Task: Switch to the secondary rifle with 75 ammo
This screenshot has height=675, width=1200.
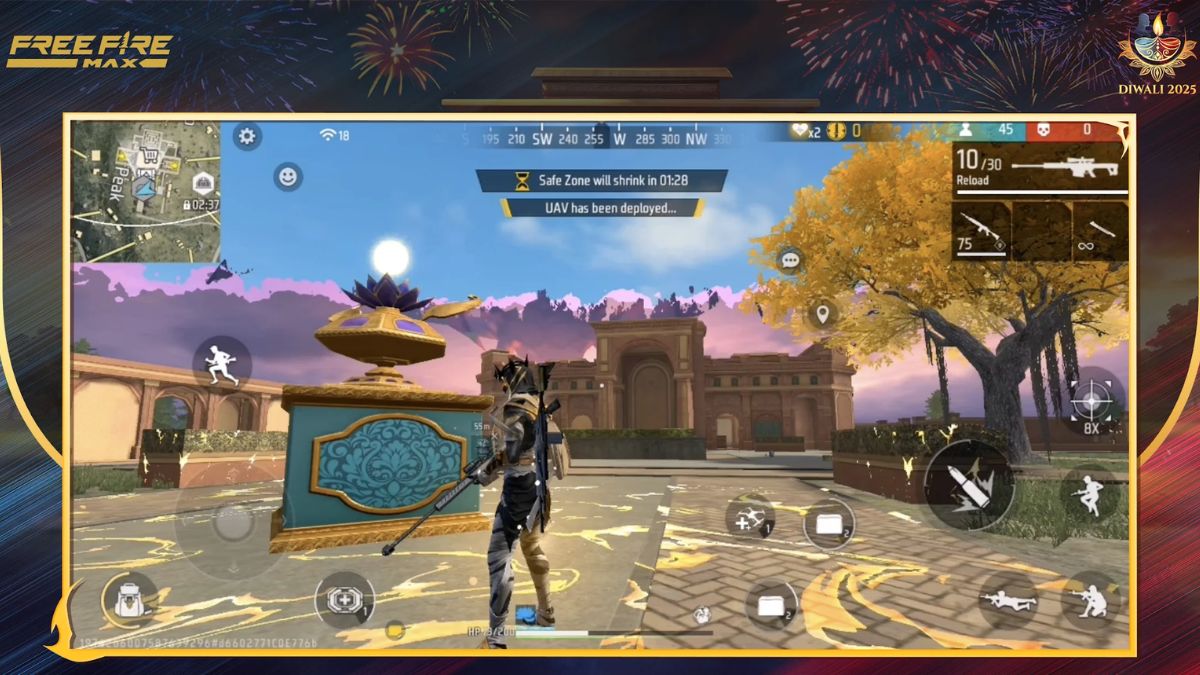Action: pos(981,231)
